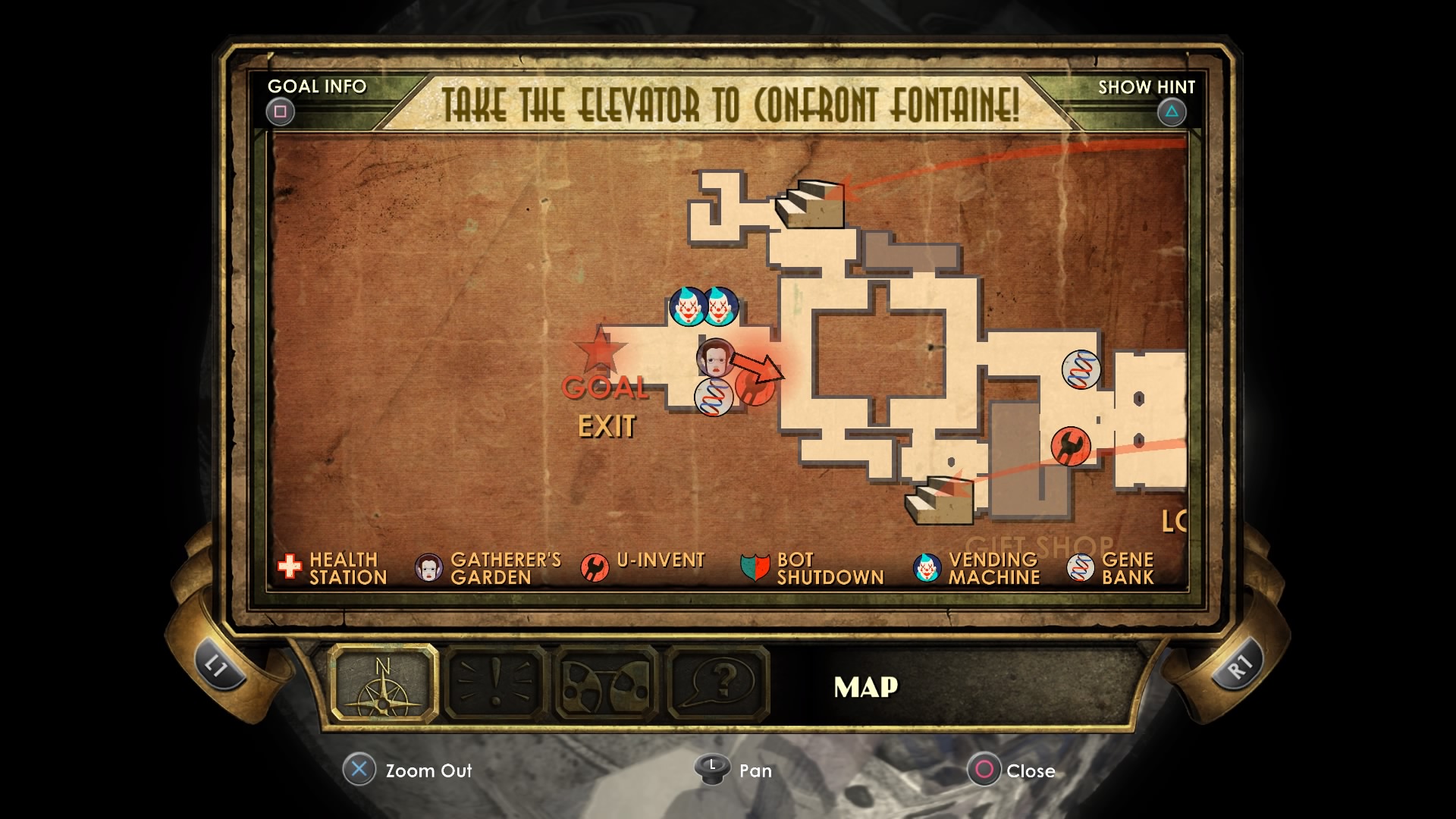Select the Bot Shutdown legend entry
1456x819 pixels.
[x=812, y=568]
